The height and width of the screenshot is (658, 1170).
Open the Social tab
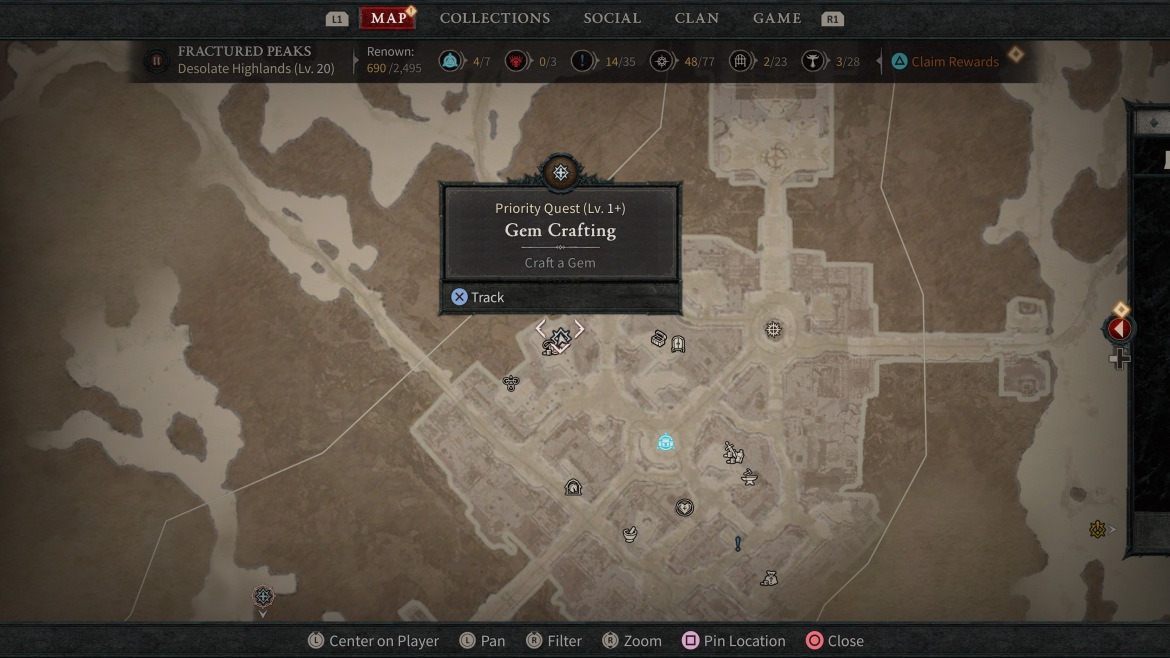(x=612, y=18)
